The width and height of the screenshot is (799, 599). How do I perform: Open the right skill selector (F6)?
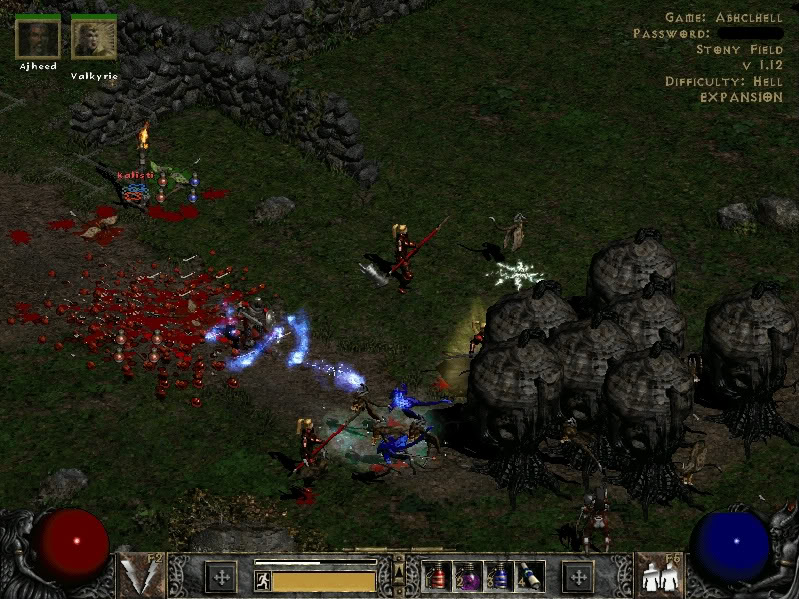point(658,574)
